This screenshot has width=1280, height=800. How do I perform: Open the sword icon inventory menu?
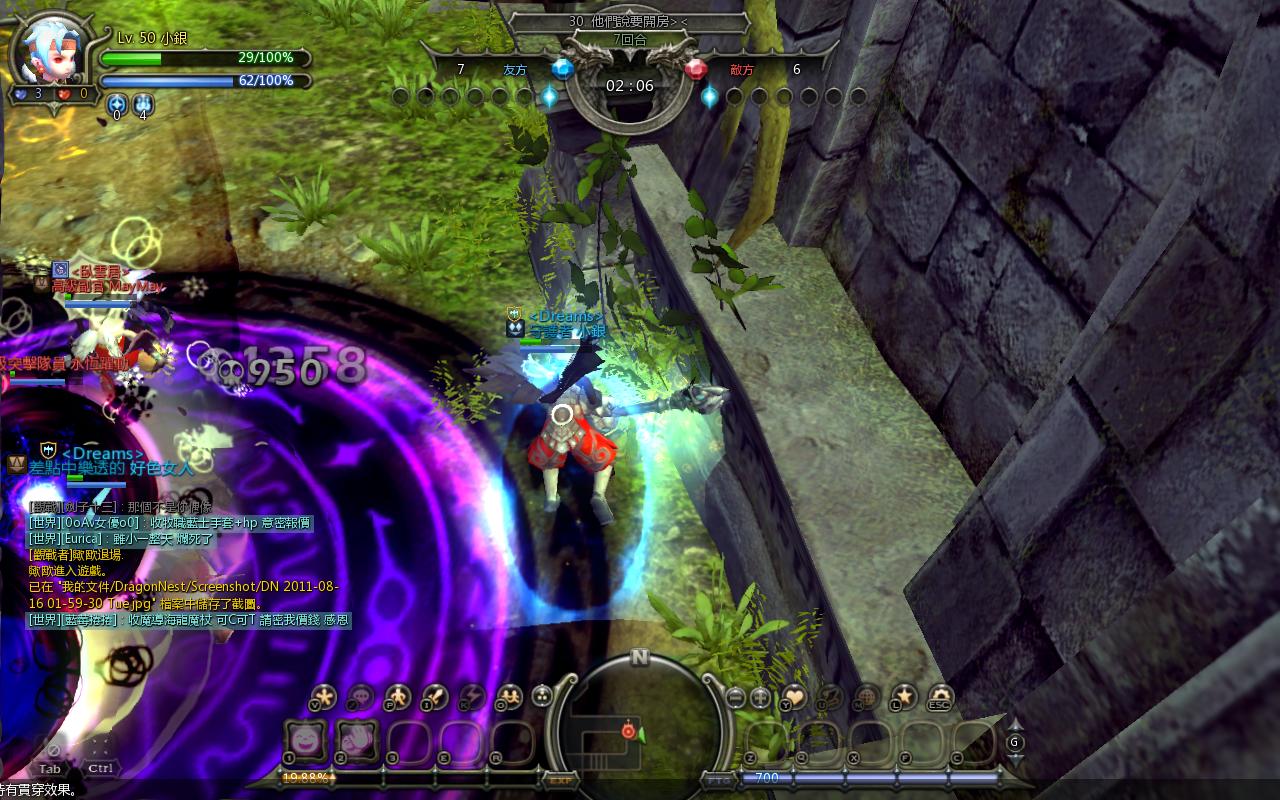tap(434, 696)
